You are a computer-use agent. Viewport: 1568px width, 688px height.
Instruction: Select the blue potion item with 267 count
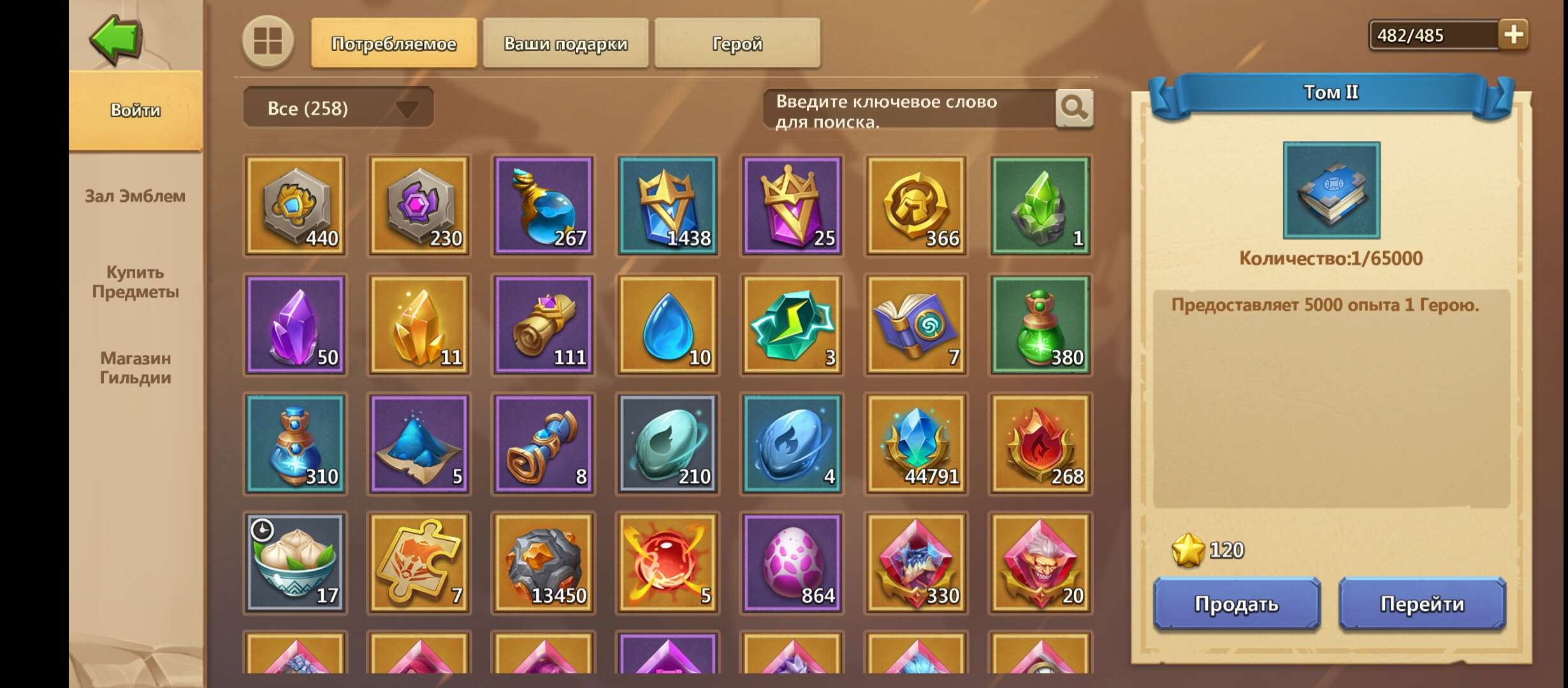click(x=544, y=205)
